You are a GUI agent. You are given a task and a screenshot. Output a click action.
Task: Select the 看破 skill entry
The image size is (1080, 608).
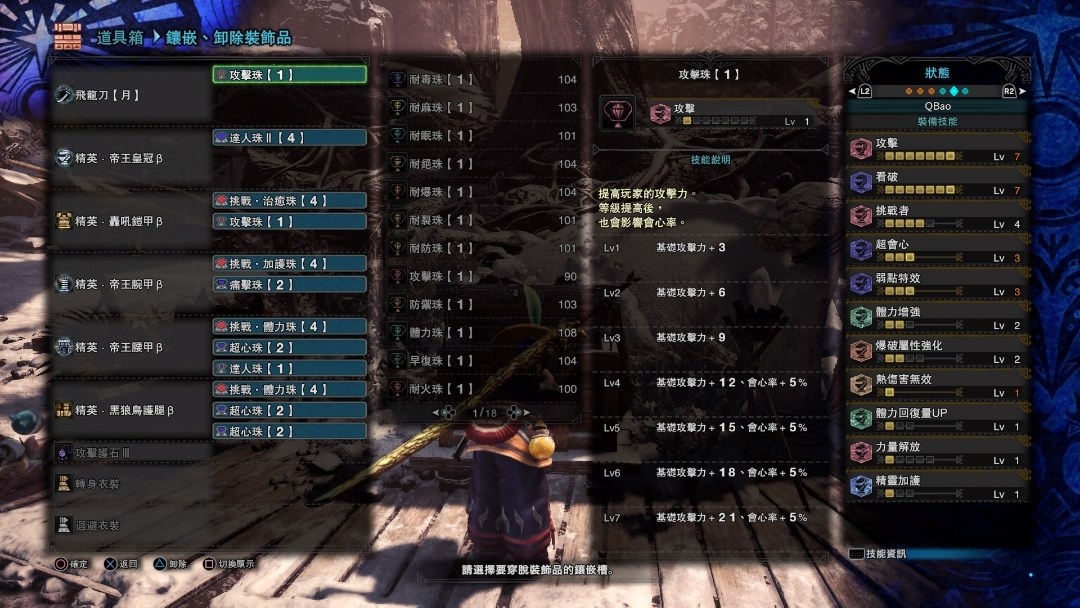[937, 183]
